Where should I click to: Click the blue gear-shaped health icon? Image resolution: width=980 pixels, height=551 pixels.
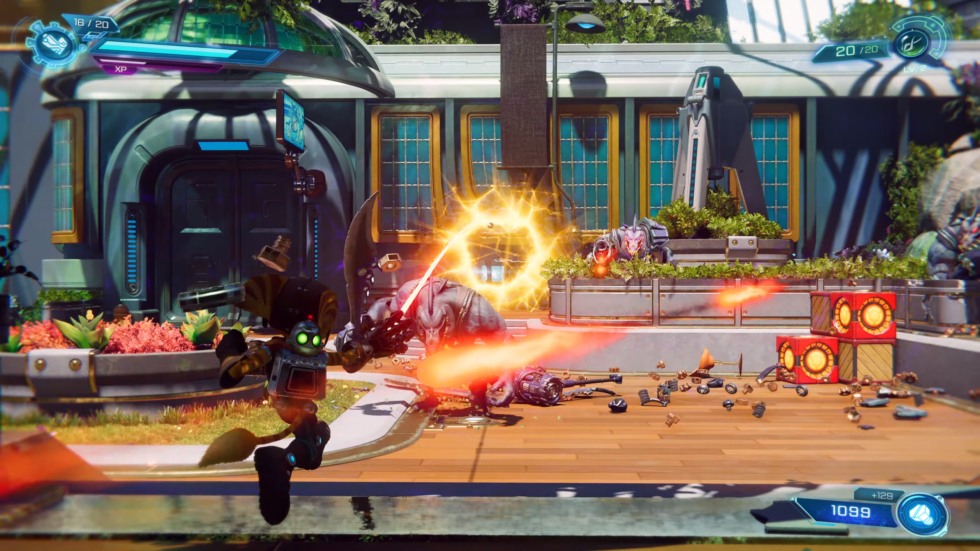click(45, 42)
